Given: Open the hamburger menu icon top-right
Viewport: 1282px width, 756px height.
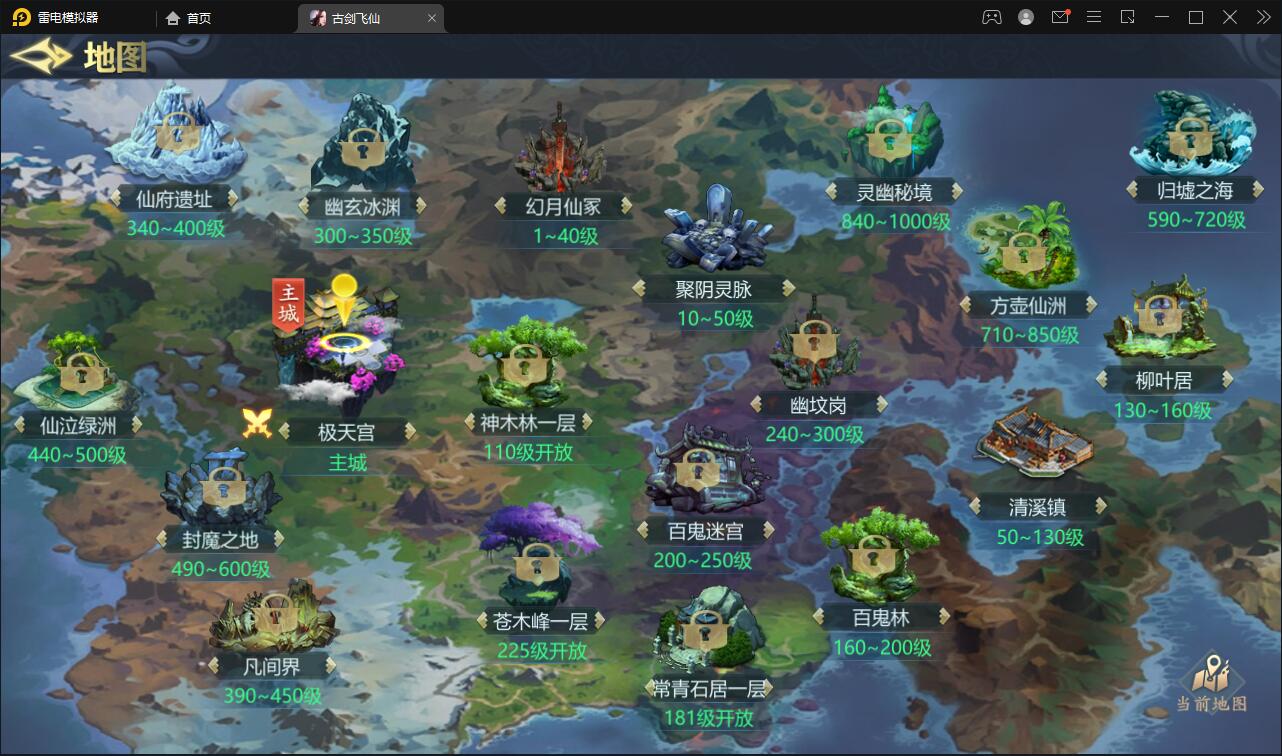Looking at the screenshot, I should 1095,17.
